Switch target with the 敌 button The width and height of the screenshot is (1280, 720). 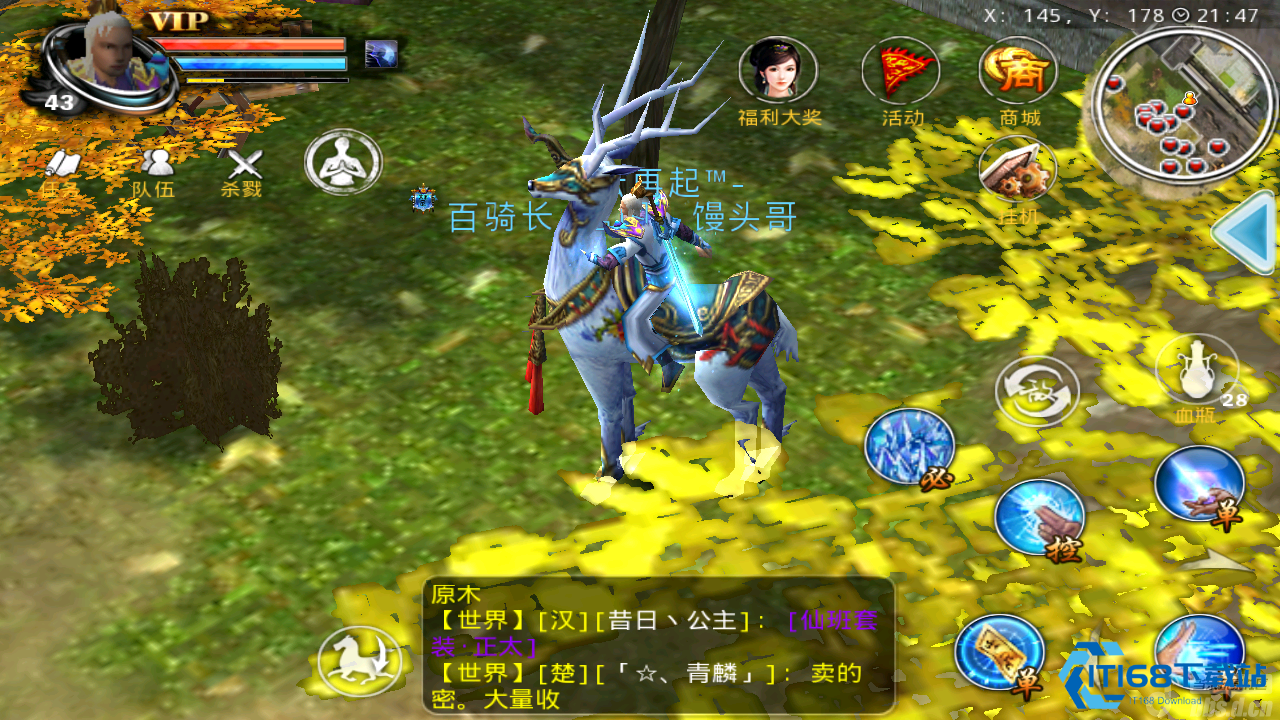[x=1037, y=391]
